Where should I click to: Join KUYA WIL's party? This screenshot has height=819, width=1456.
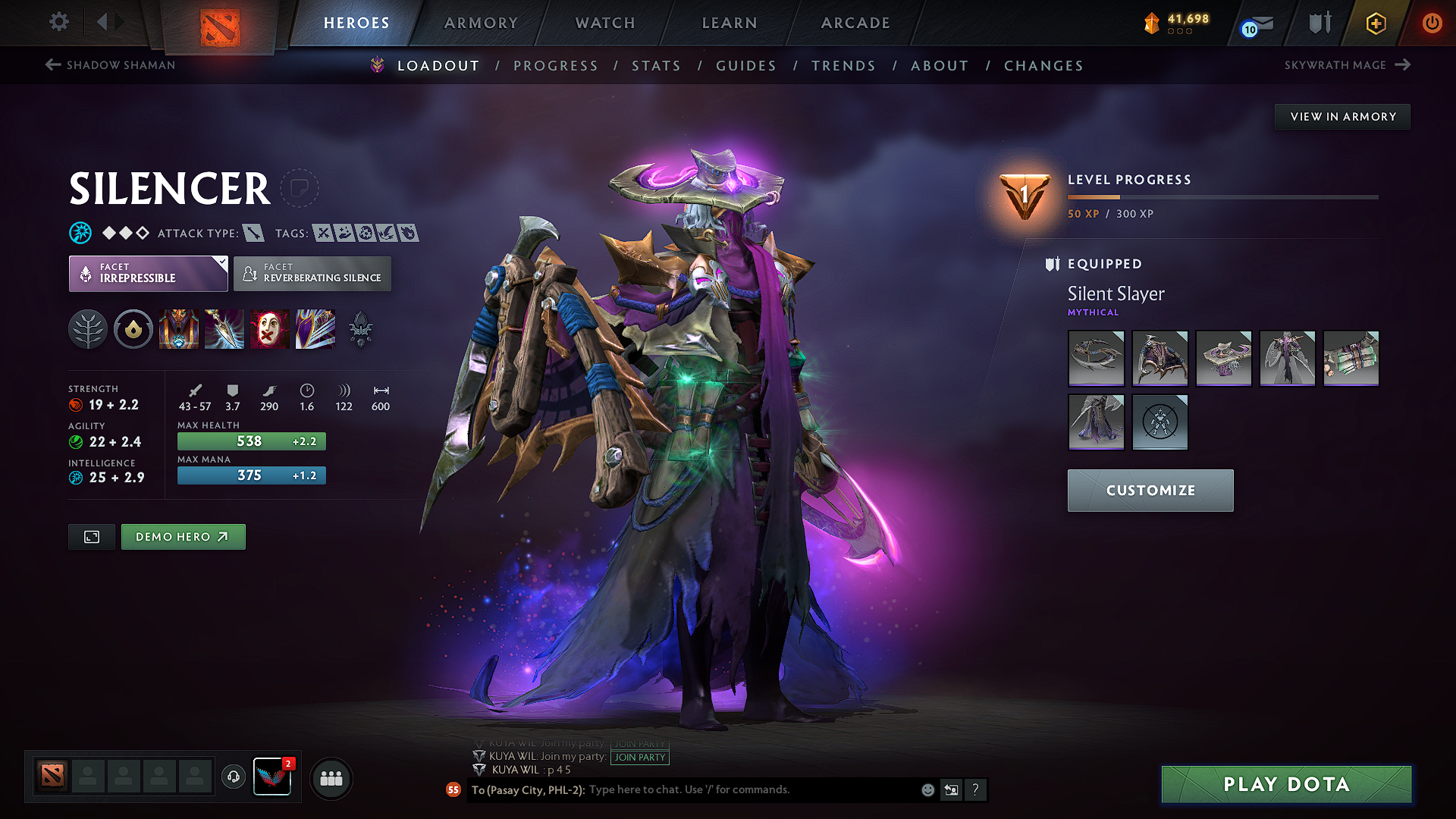[640, 757]
